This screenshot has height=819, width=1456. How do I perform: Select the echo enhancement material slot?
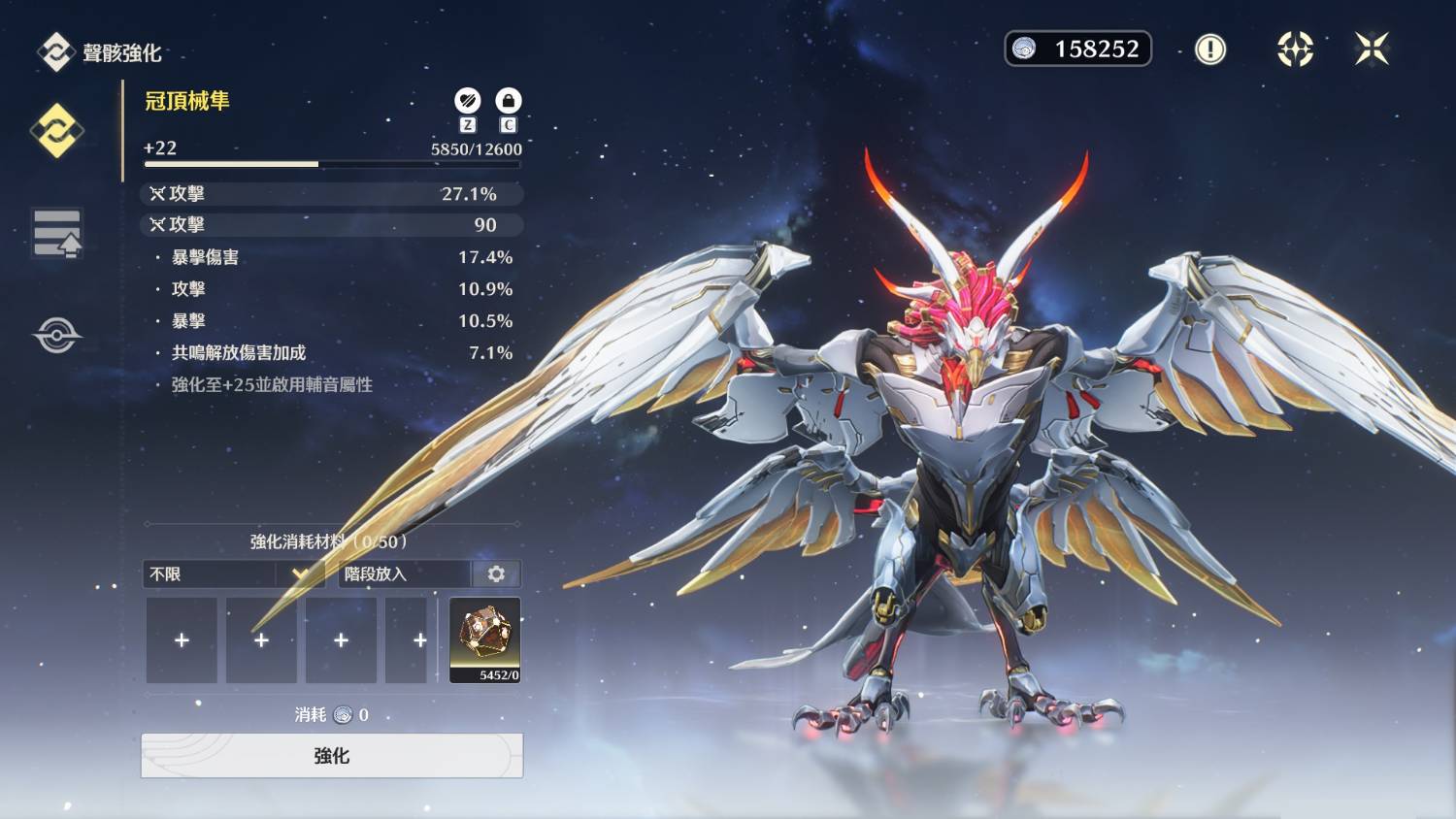pyautogui.click(x=484, y=639)
